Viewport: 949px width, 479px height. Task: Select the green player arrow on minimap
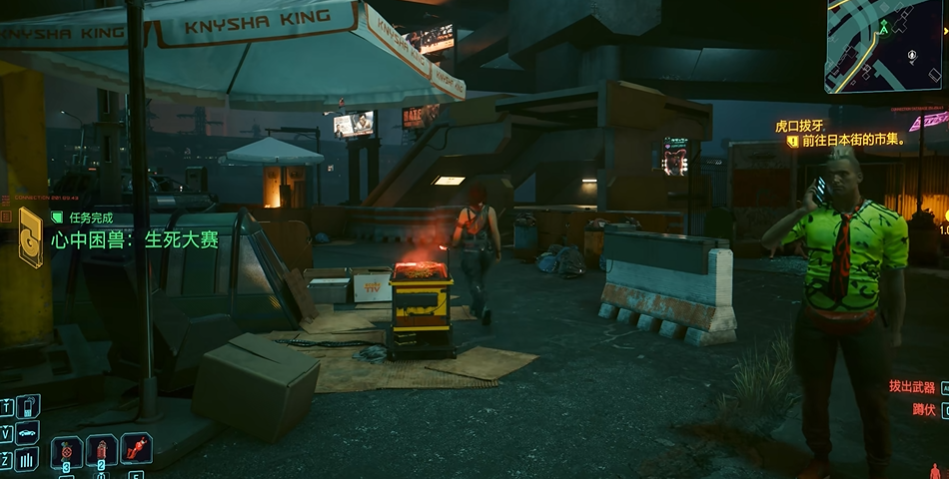click(883, 28)
